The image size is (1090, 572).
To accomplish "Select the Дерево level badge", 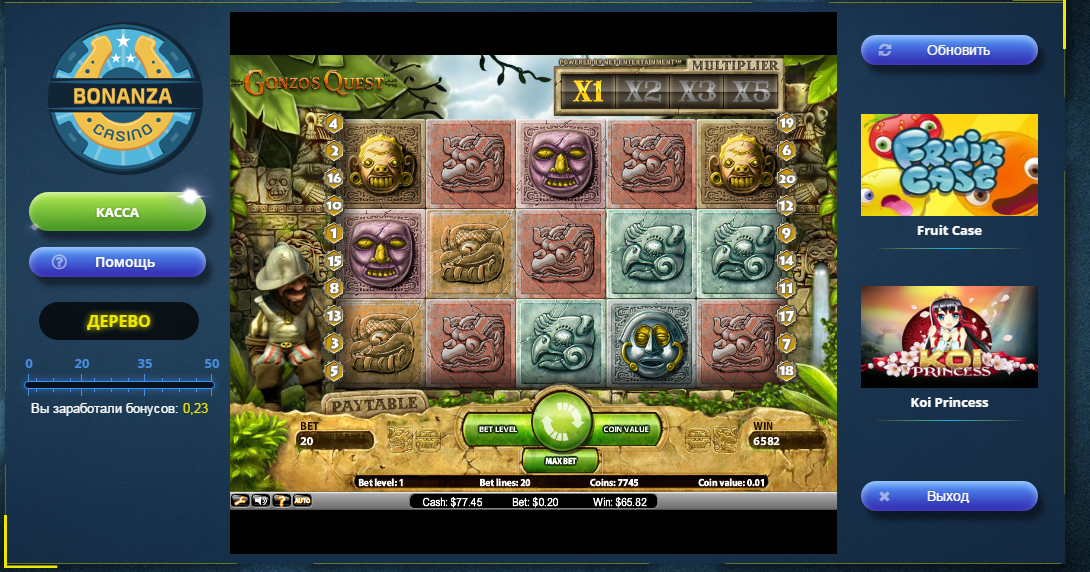I will pyautogui.click(x=119, y=321).
